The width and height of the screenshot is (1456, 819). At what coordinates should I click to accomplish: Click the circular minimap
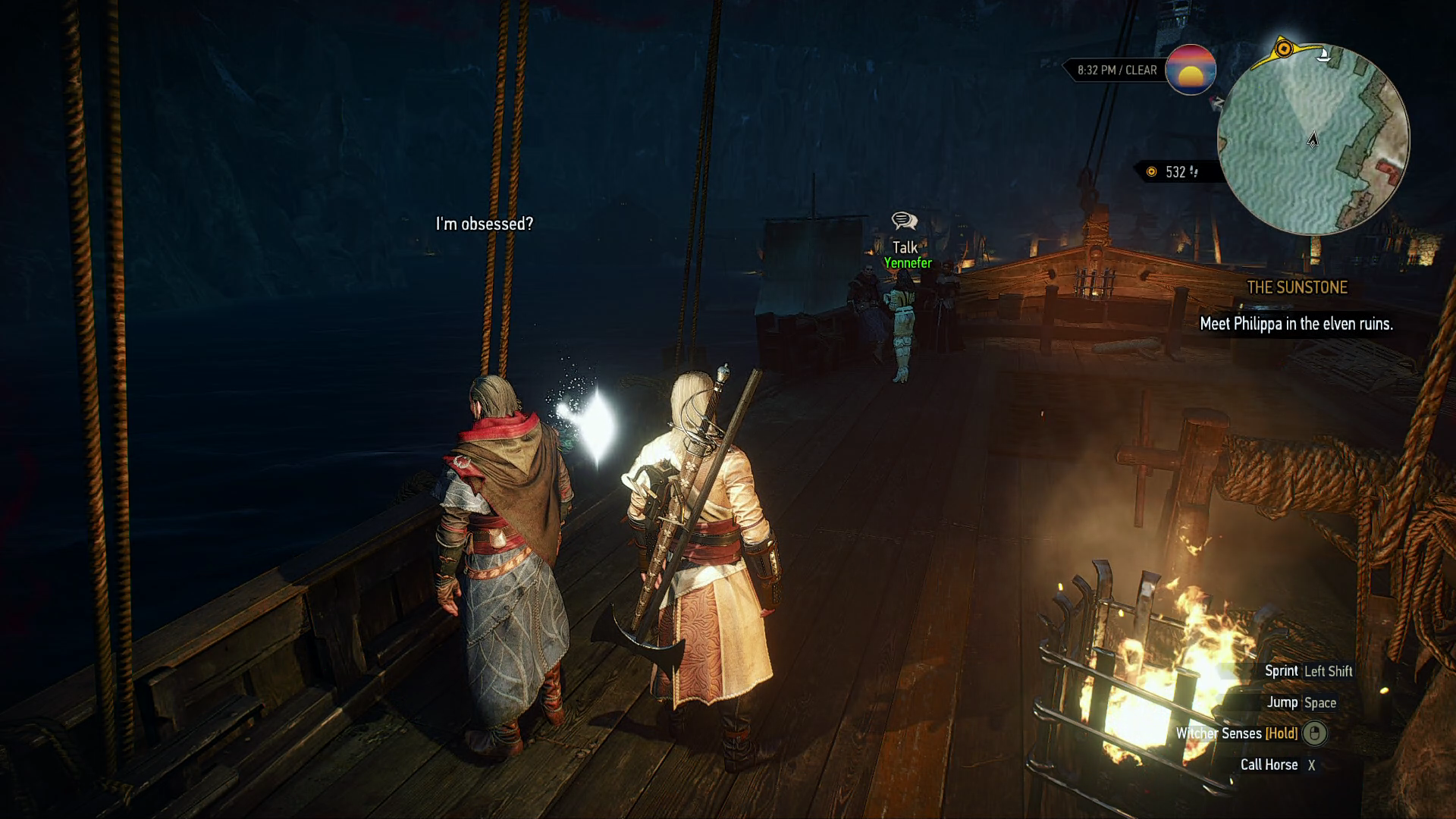(1313, 140)
